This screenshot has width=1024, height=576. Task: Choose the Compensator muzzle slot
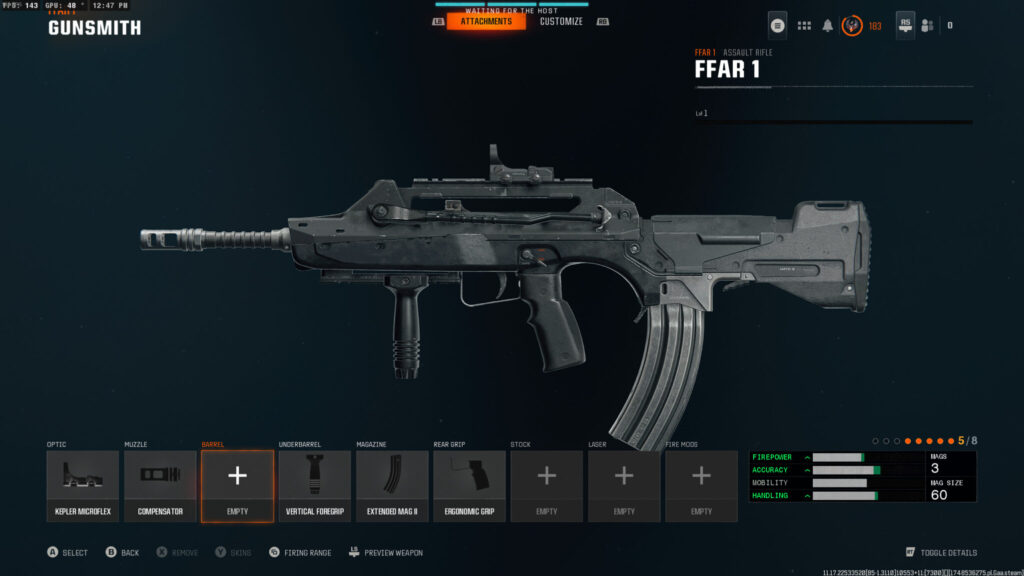pyautogui.click(x=160, y=485)
